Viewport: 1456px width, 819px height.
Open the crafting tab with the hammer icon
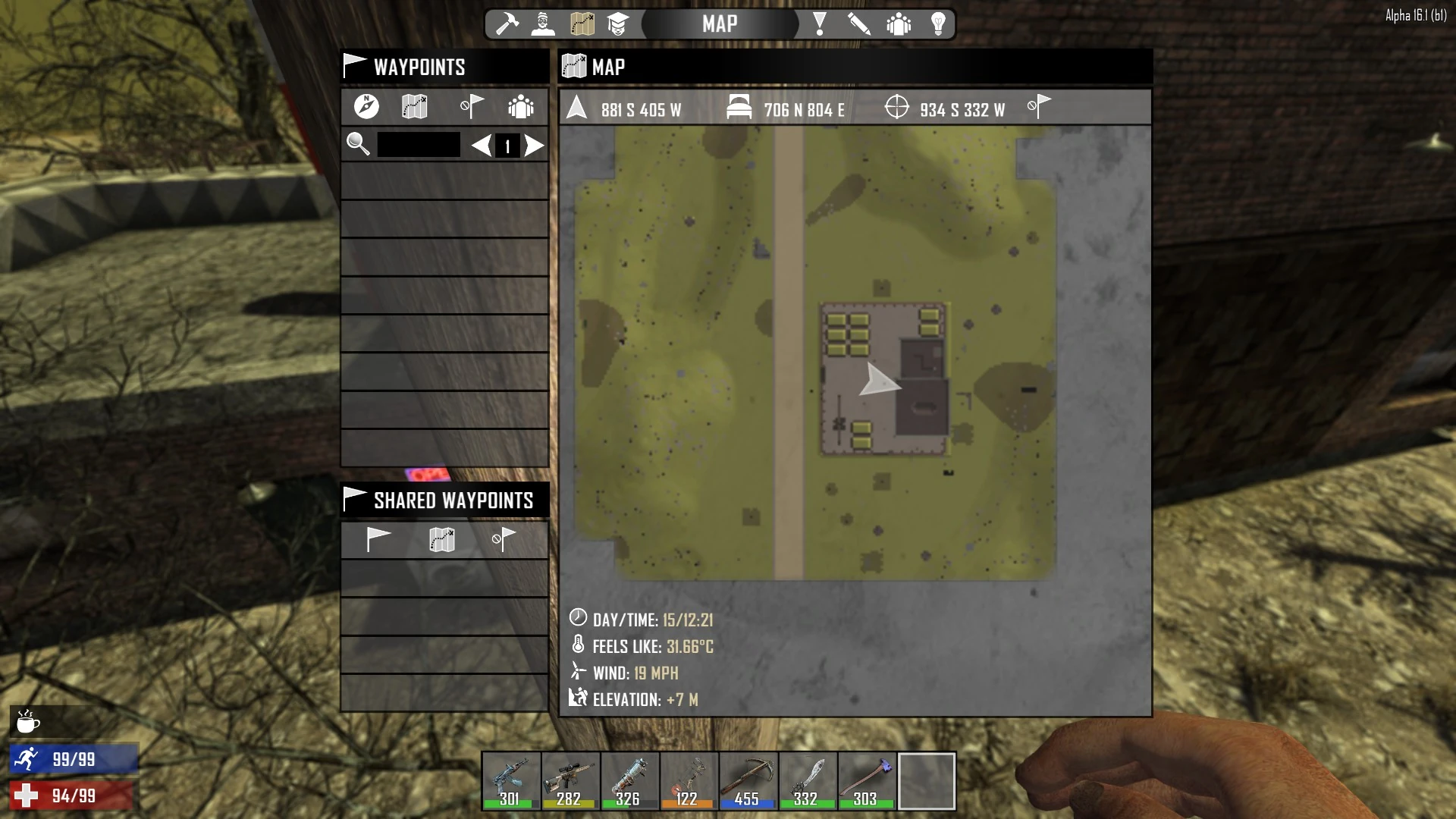[x=507, y=24]
